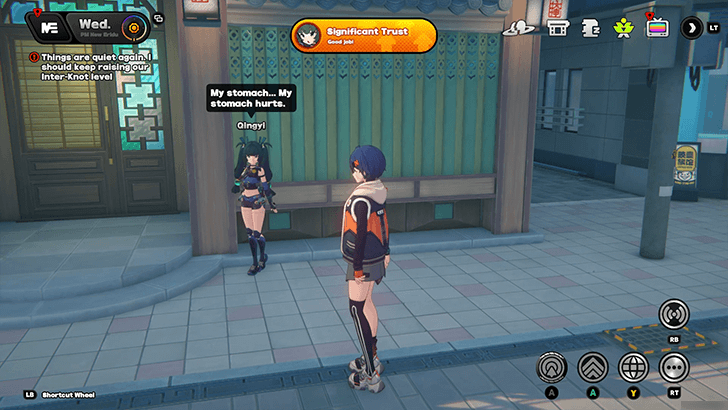Open the rainbow TV icon

point(657,27)
